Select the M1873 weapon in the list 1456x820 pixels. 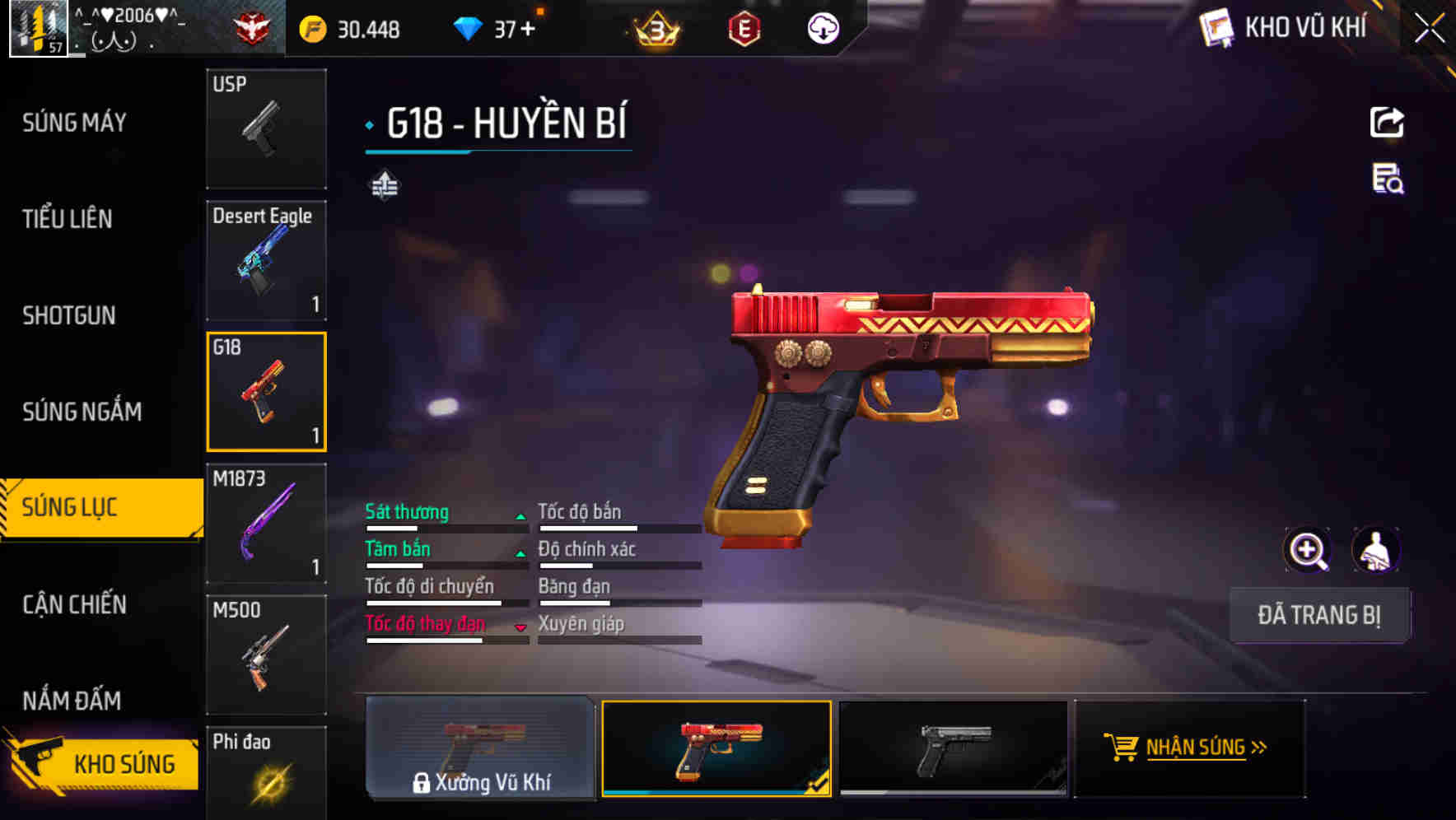point(266,522)
